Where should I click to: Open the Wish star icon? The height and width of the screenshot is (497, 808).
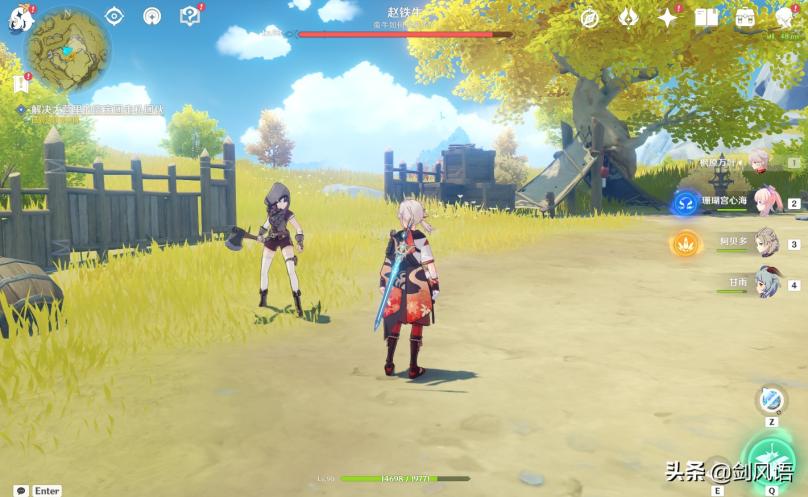pos(667,17)
